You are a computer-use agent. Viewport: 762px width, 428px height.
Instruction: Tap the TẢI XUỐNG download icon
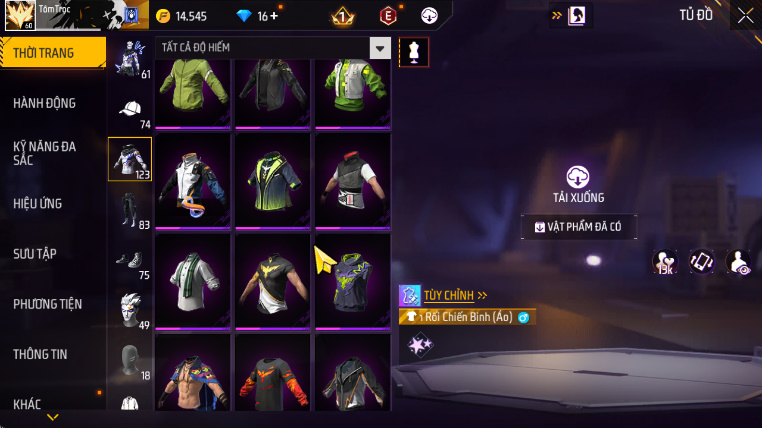coord(578,177)
